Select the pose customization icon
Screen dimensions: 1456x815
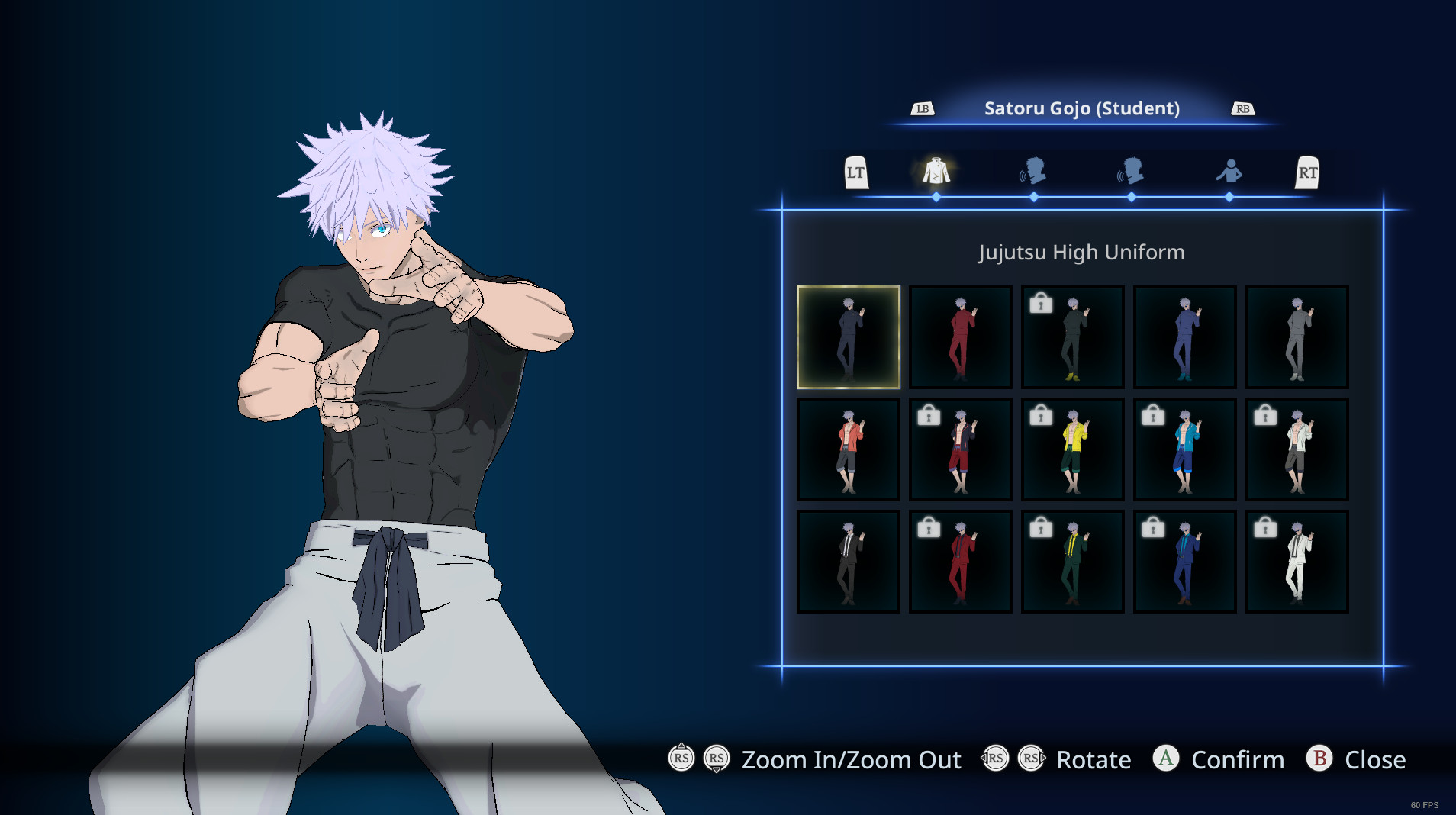point(1229,172)
